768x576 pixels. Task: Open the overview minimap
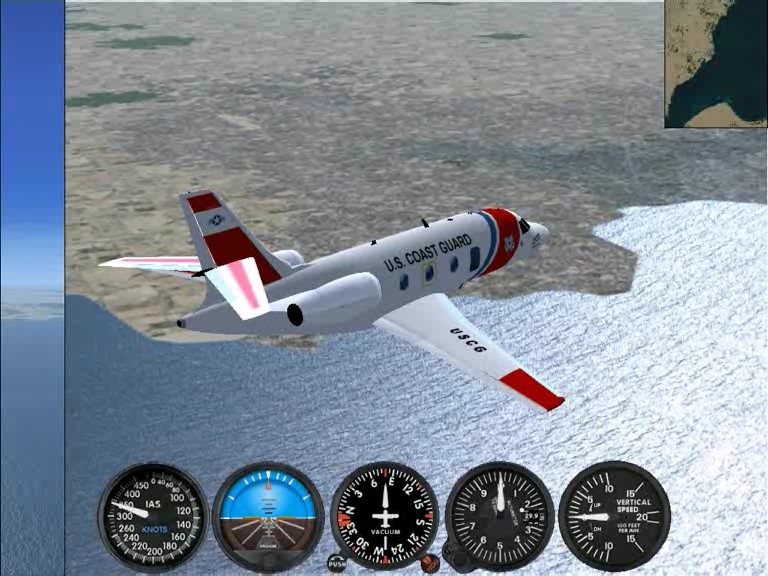pyautogui.click(x=716, y=64)
